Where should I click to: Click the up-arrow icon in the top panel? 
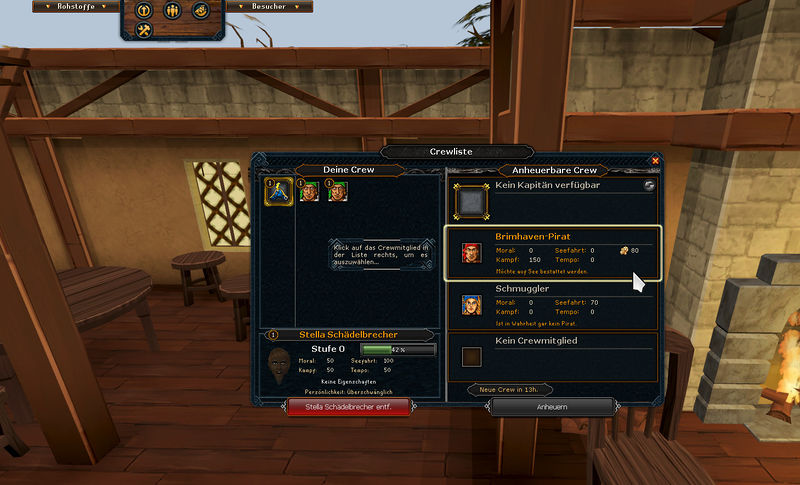point(144,11)
